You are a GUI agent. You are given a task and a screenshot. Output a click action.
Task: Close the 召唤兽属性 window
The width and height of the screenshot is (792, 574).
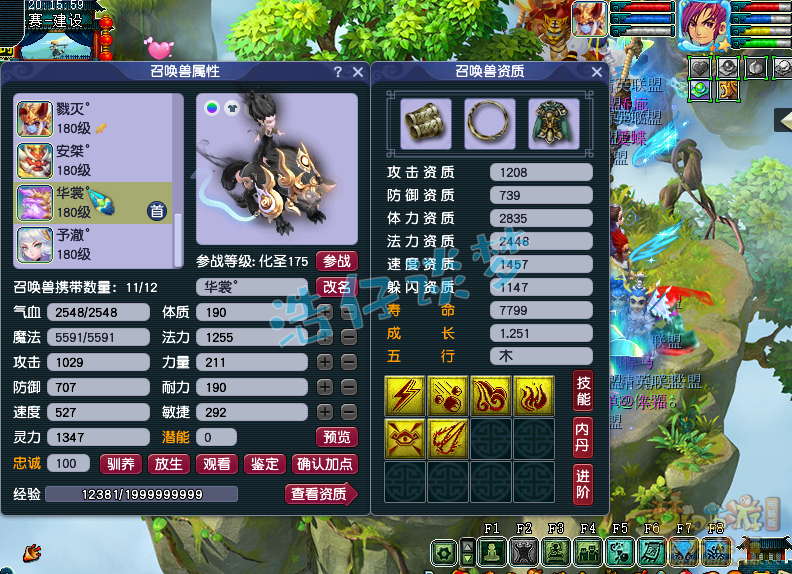click(x=358, y=72)
